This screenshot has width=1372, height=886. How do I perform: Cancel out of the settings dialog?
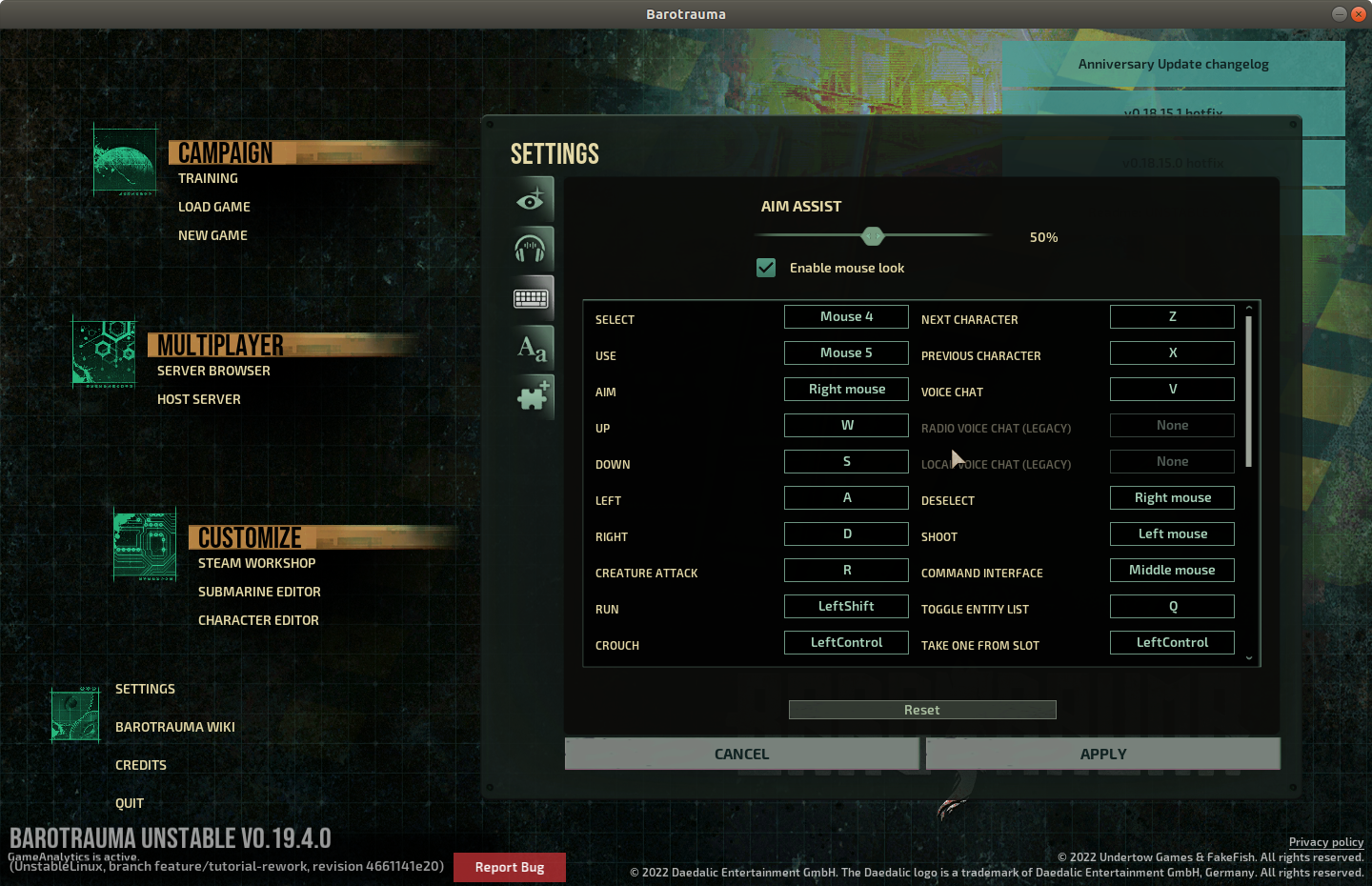[x=741, y=754]
